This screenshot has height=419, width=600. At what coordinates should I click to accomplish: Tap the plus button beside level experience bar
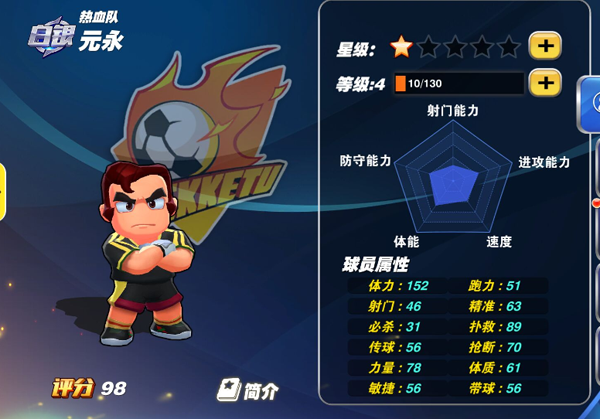click(x=545, y=83)
